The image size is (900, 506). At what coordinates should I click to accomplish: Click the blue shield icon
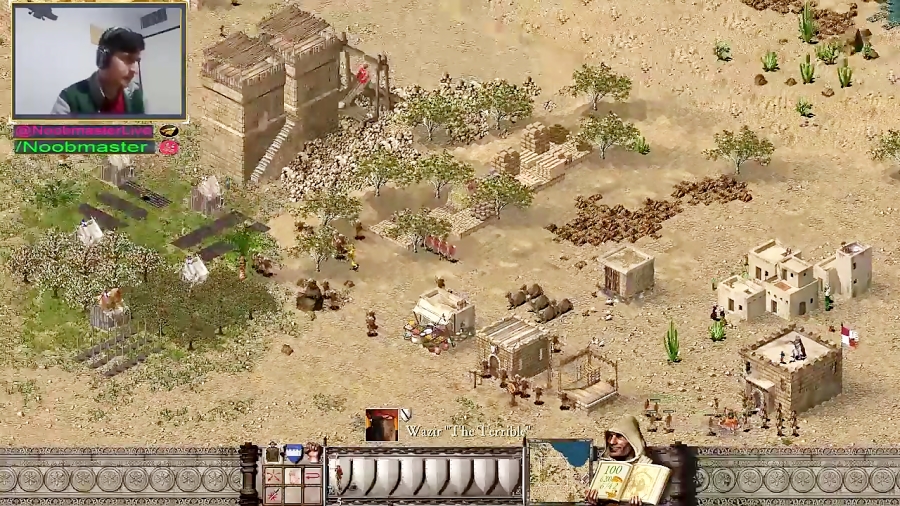click(294, 453)
